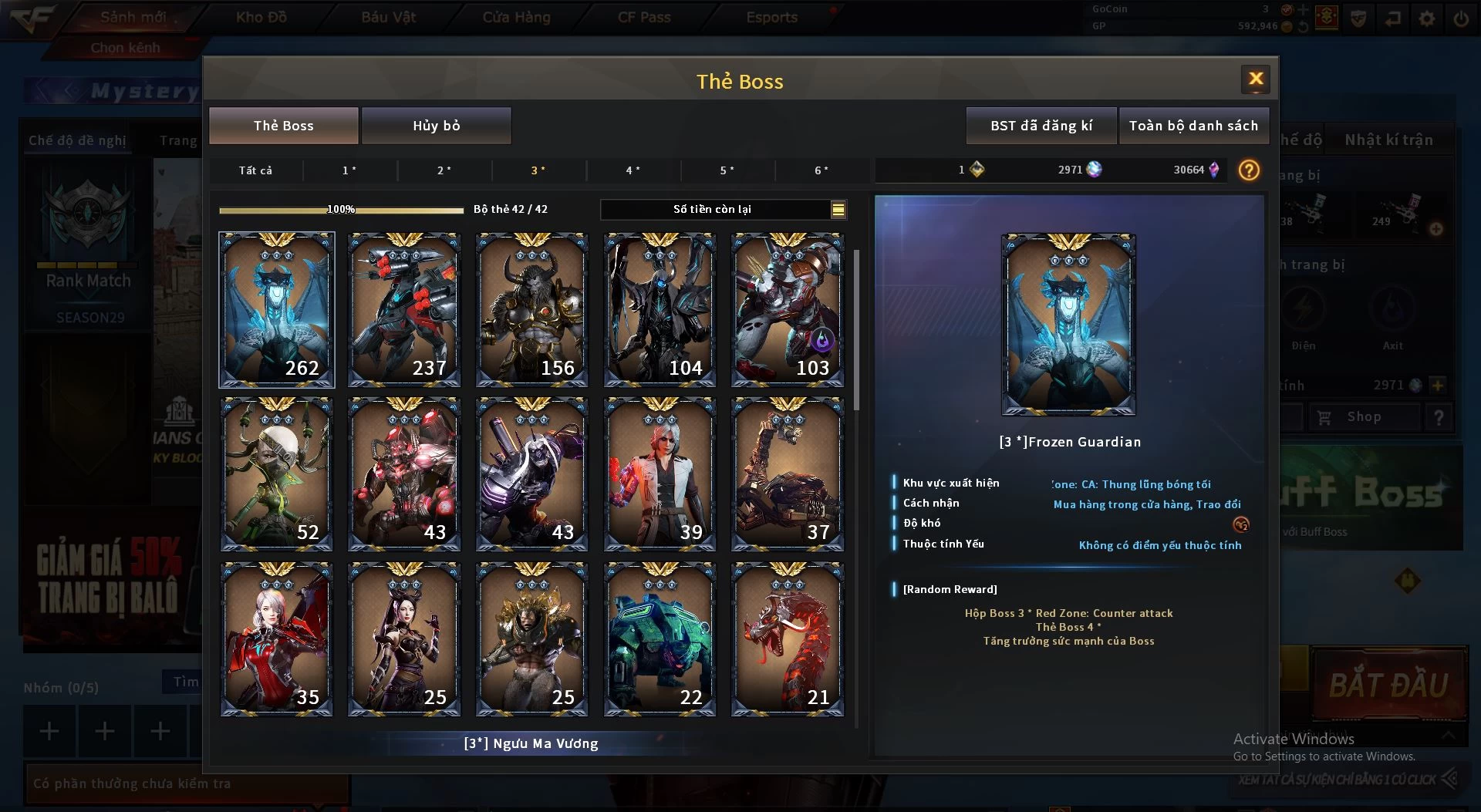Select the Frozen Guardian card with 262
This screenshot has height=812, width=1481.
click(x=277, y=309)
